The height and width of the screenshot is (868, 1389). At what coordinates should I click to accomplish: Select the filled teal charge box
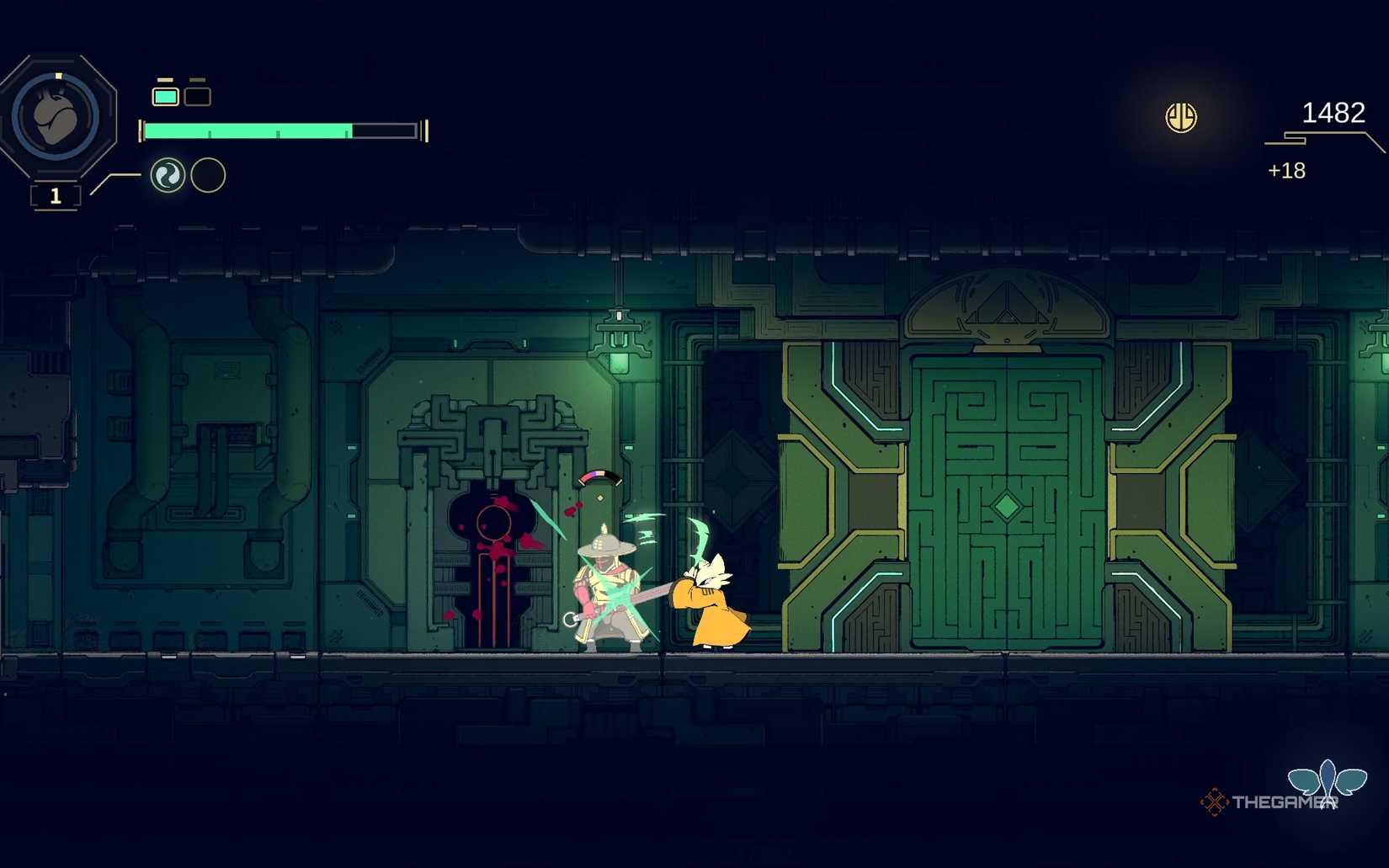(x=165, y=96)
